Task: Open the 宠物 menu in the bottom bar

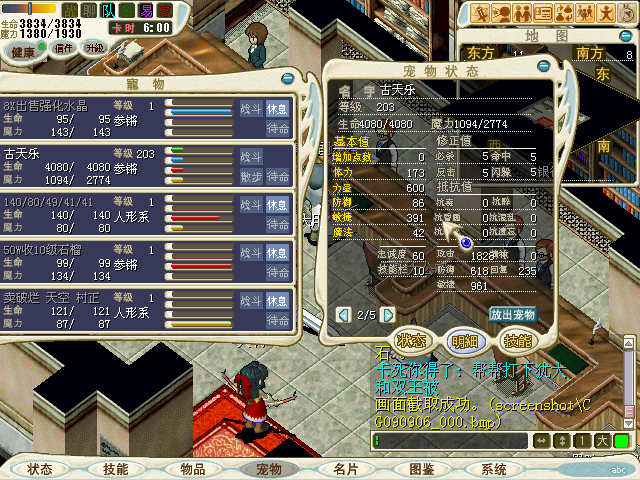Action: [x=269, y=469]
